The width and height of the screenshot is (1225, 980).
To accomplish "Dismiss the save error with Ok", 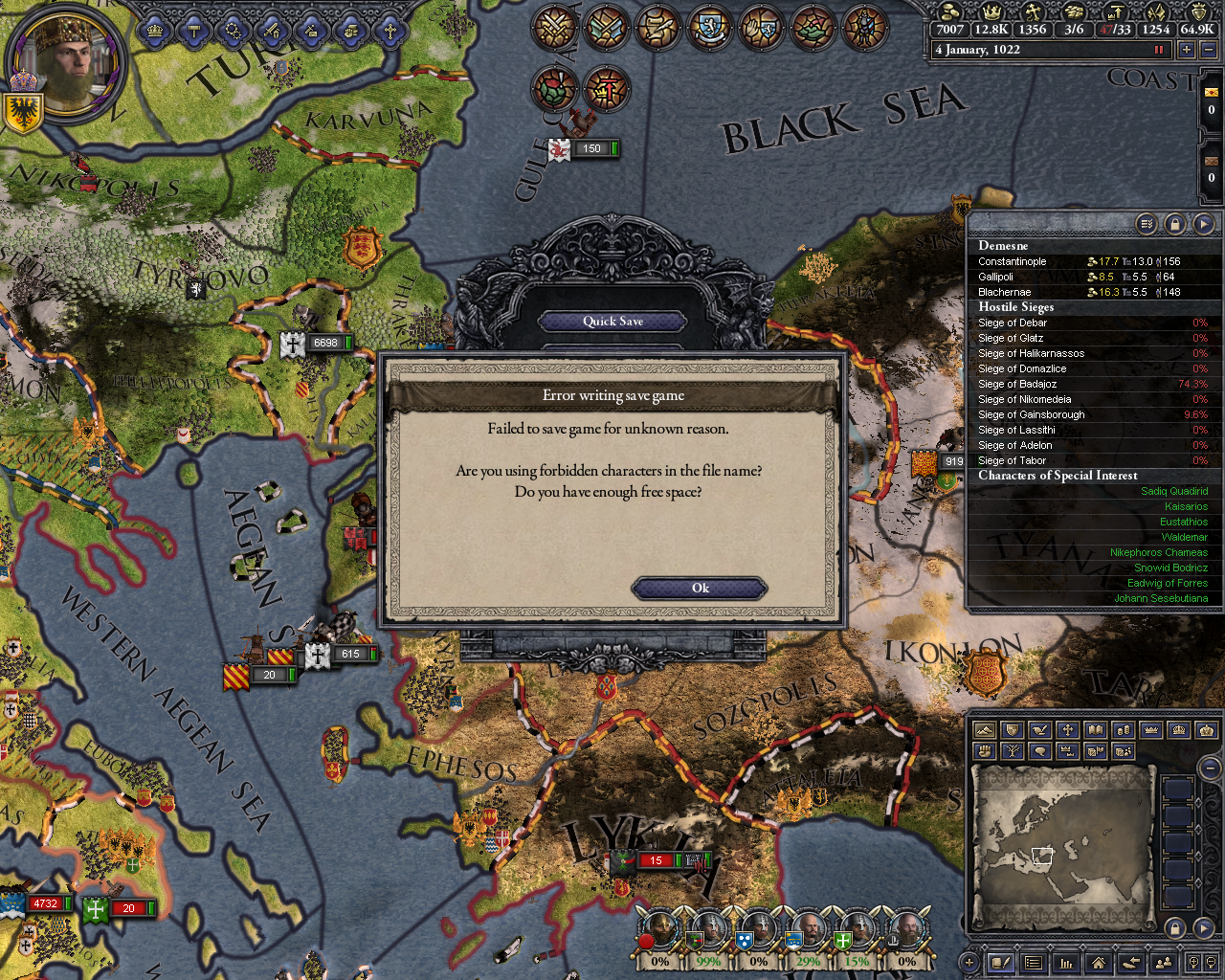I will click(700, 588).
